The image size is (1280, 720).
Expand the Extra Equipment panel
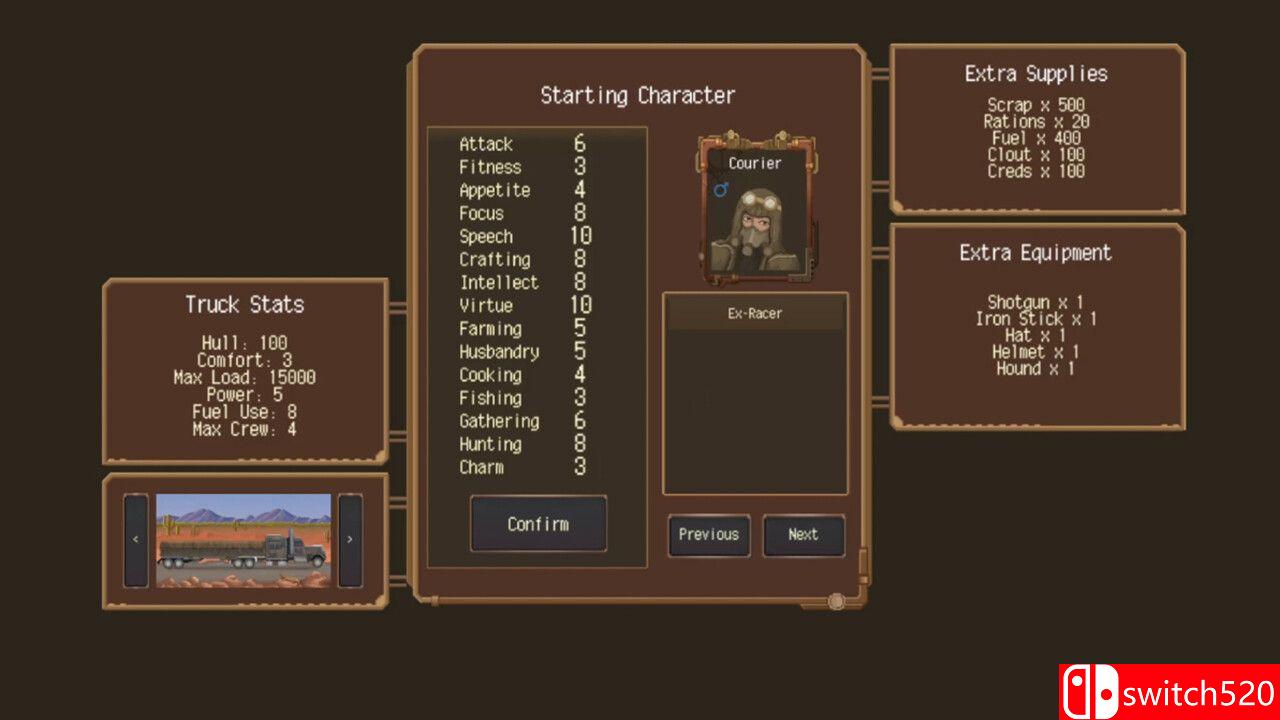(1035, 253)
